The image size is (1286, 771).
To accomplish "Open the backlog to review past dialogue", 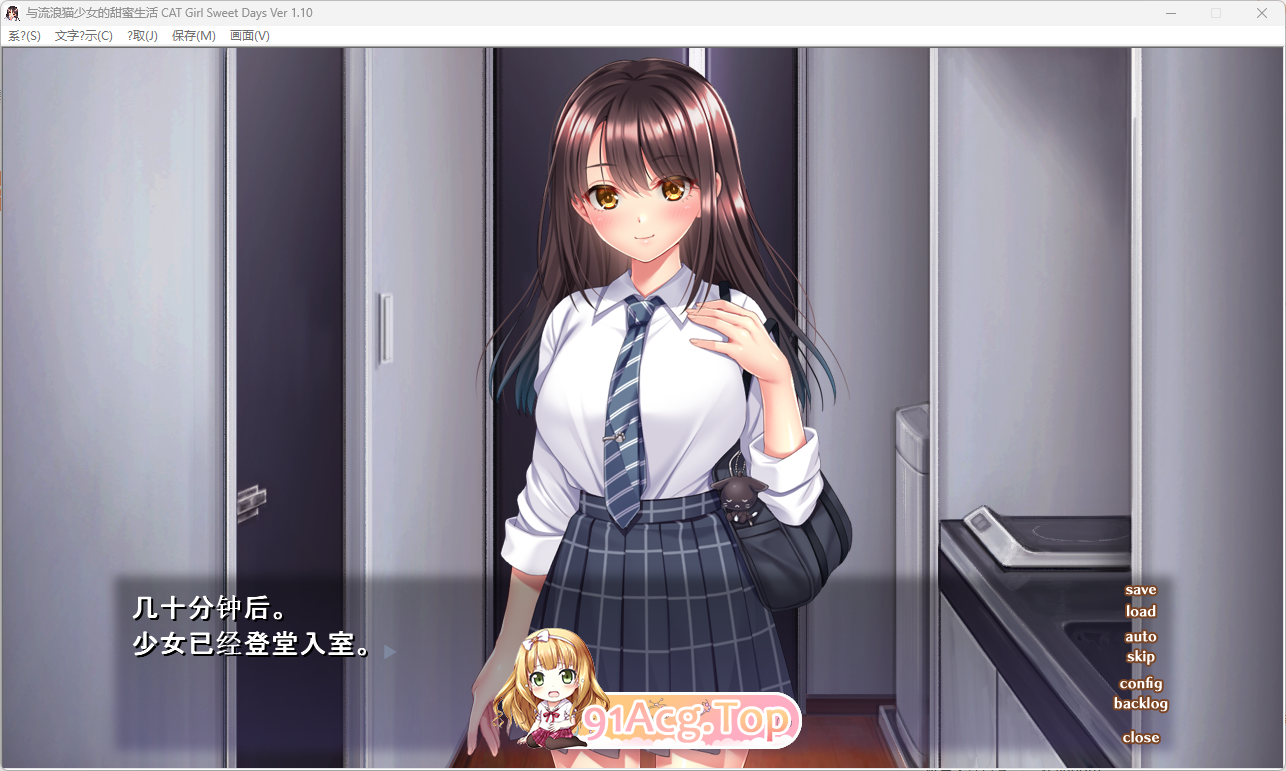I will click(x=1140, y=704).
